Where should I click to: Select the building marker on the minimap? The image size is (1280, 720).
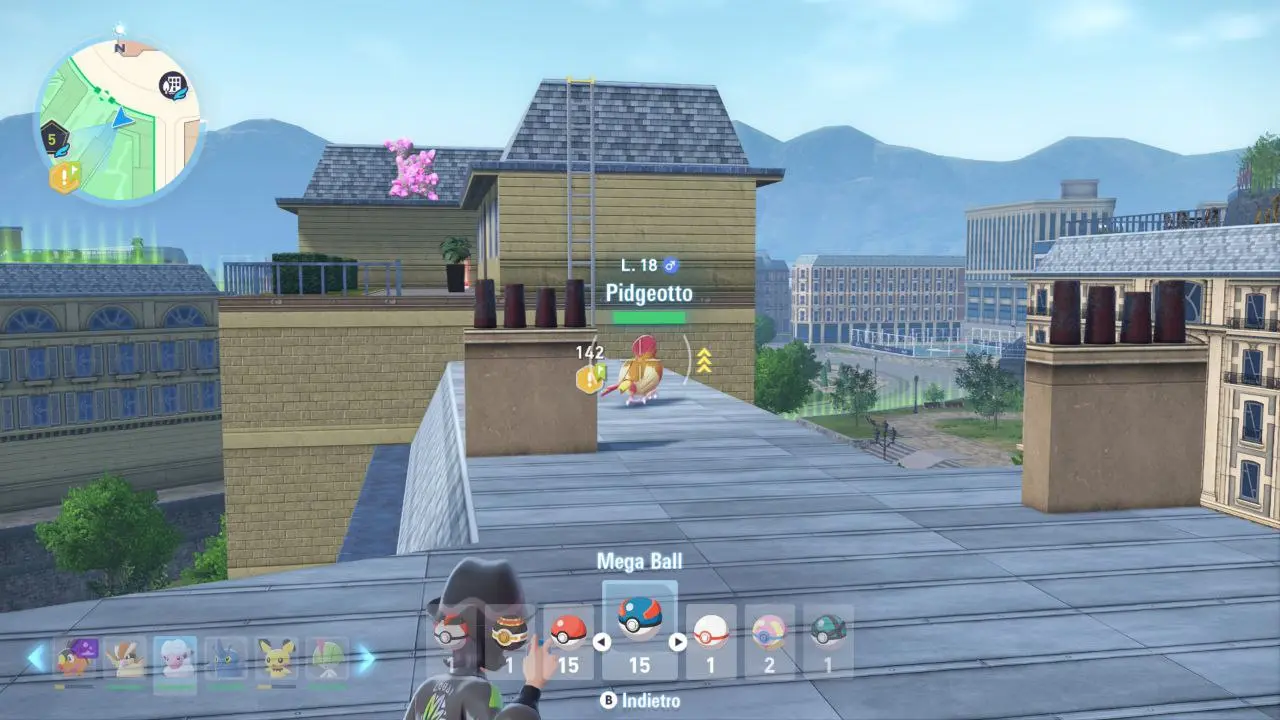pos(175,86)
